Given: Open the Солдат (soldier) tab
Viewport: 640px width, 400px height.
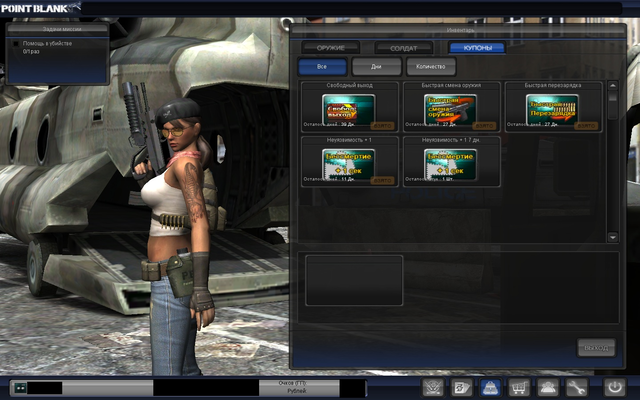Looking at the screenshot, I should click(404, 48).
